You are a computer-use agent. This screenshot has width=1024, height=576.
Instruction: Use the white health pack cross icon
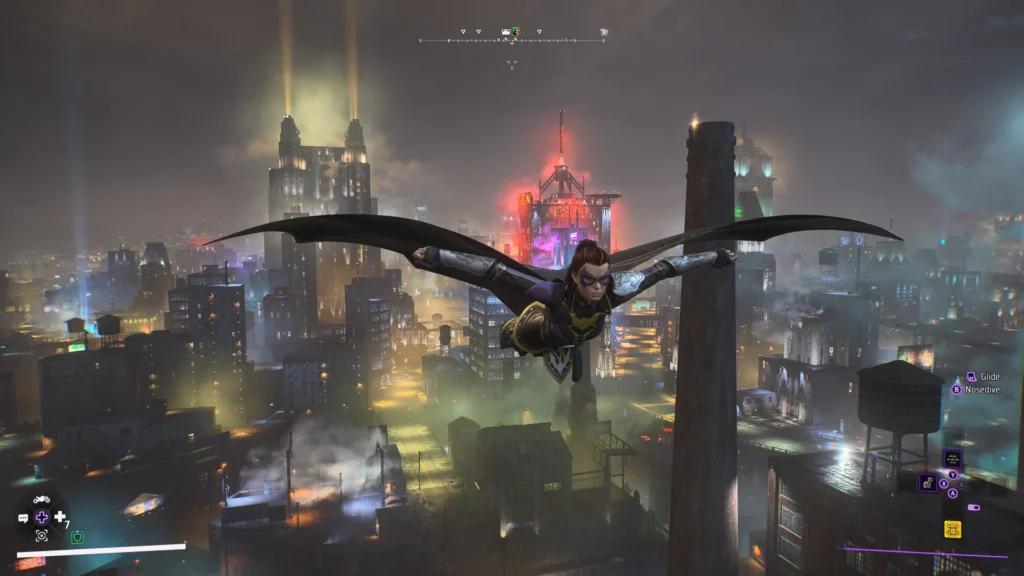pyautogui.click(x=60, y=517)
